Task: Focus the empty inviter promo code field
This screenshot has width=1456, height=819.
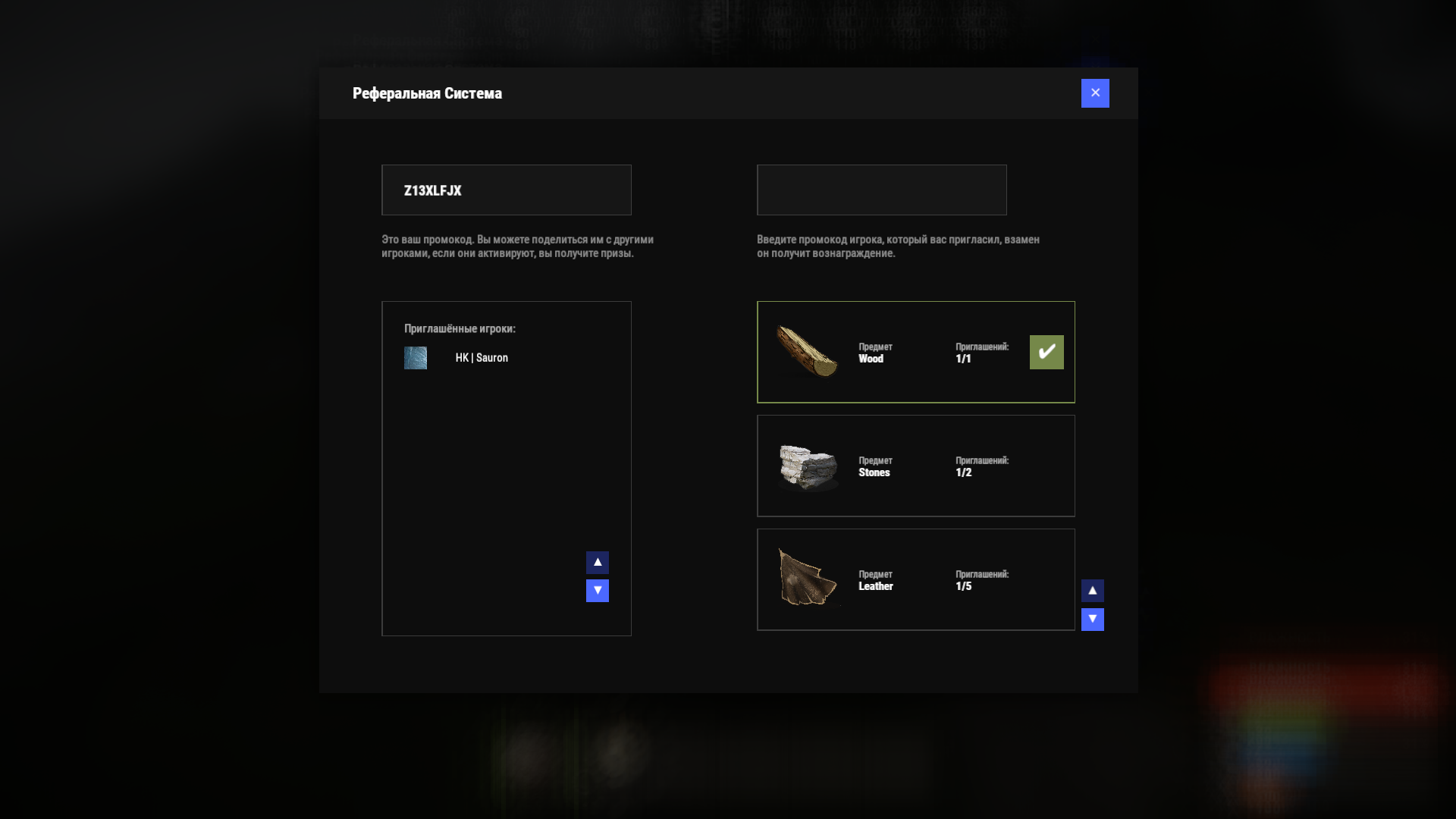Action: point(881,190)
